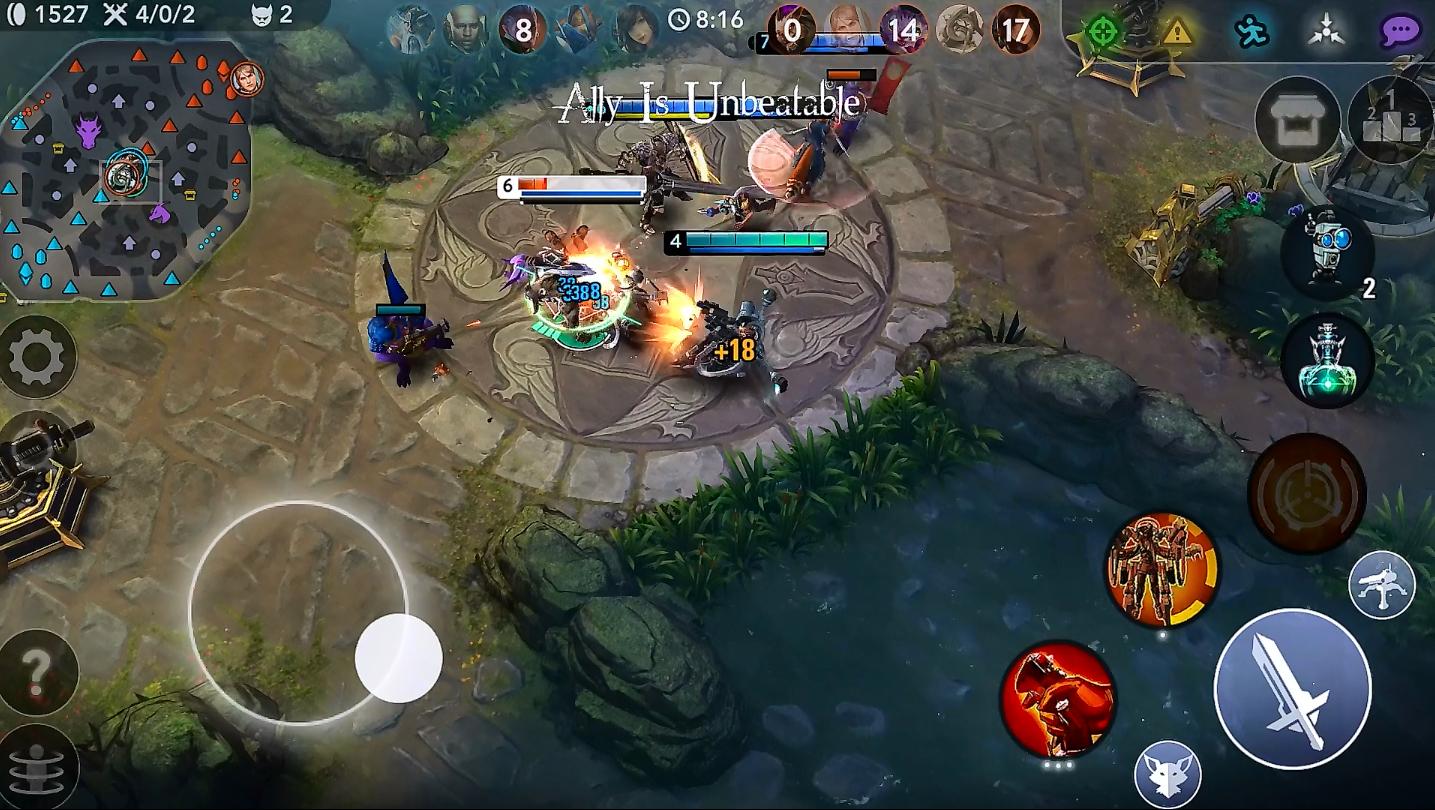The width and height of the screenshot is (1435, 810).
Task: Click the battlefield minimap
Action: [x=123, y=170]
